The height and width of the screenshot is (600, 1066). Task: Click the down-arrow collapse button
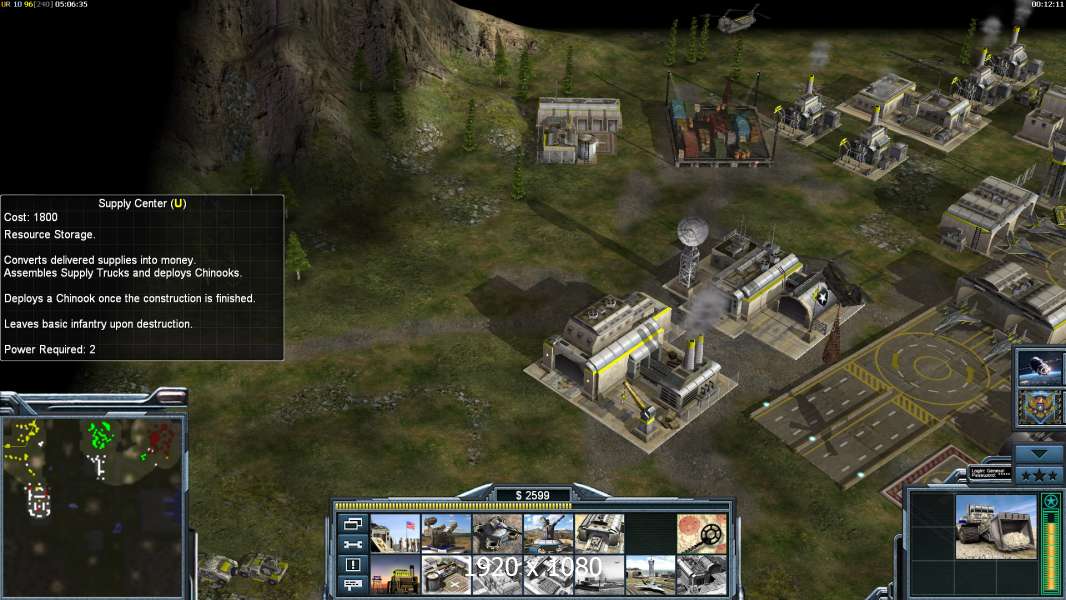tap(1039, 453)
